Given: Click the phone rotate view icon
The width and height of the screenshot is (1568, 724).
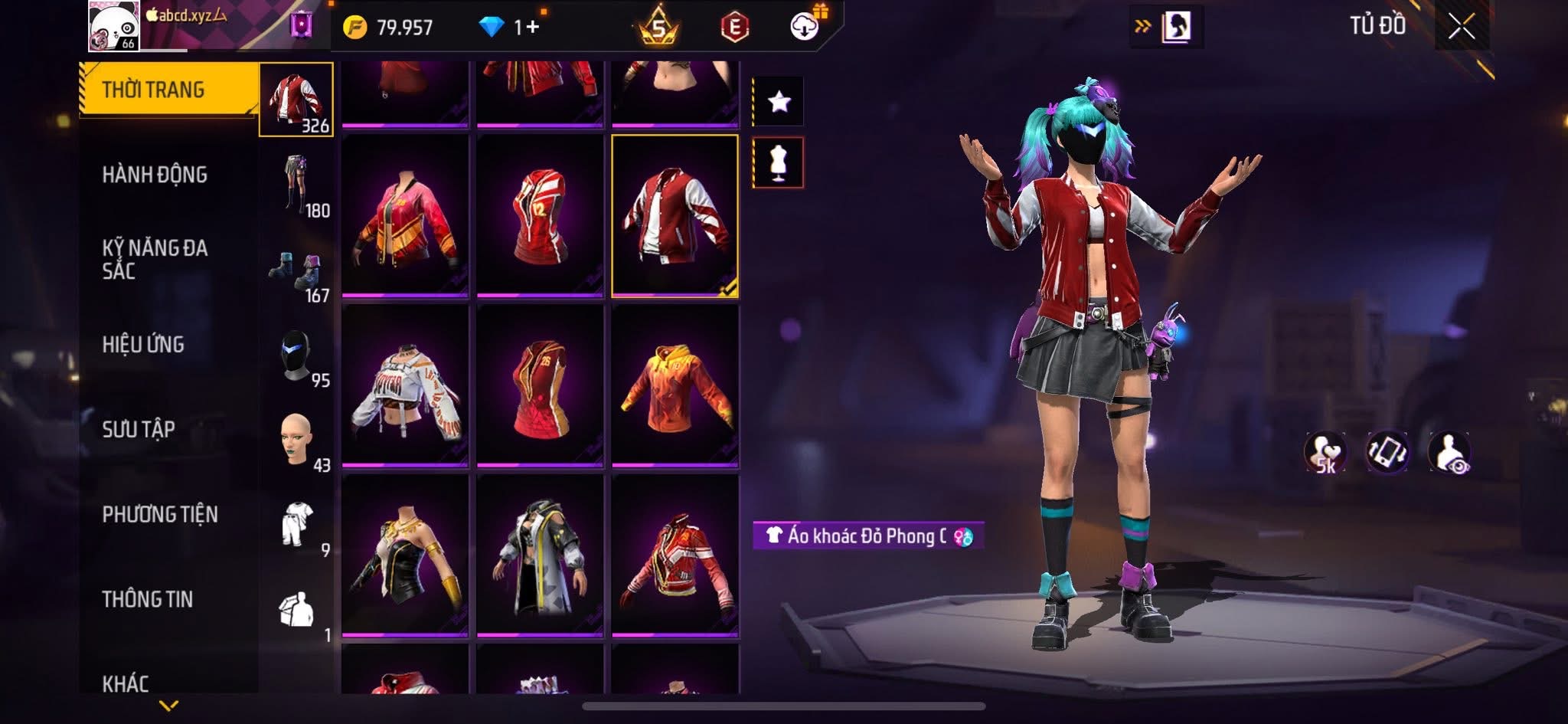Looking at the screenshot, I should tap(1387, 452).
